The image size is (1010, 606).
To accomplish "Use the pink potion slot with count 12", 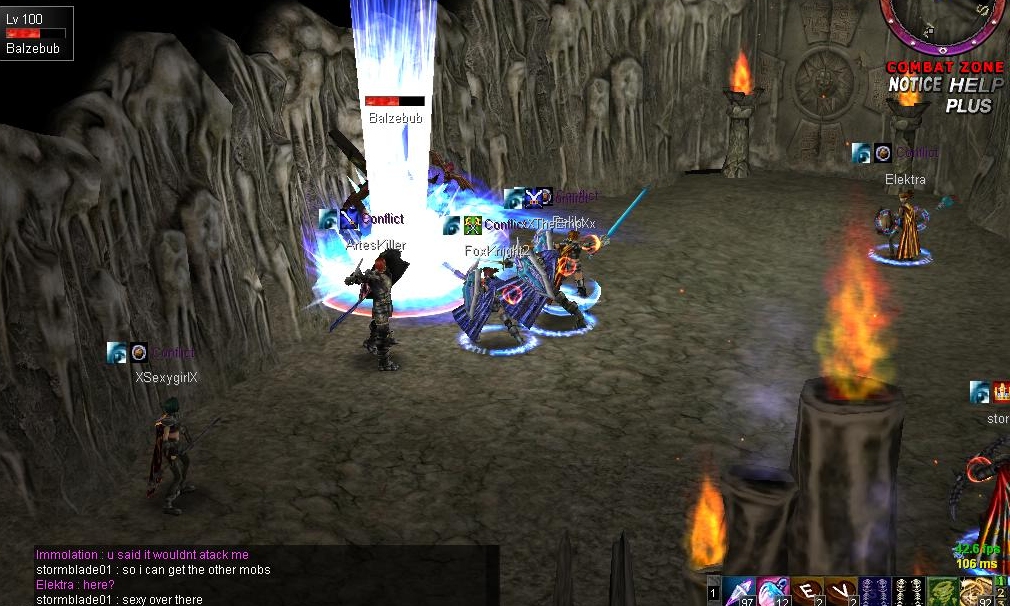I will click(x=774, y=591).
